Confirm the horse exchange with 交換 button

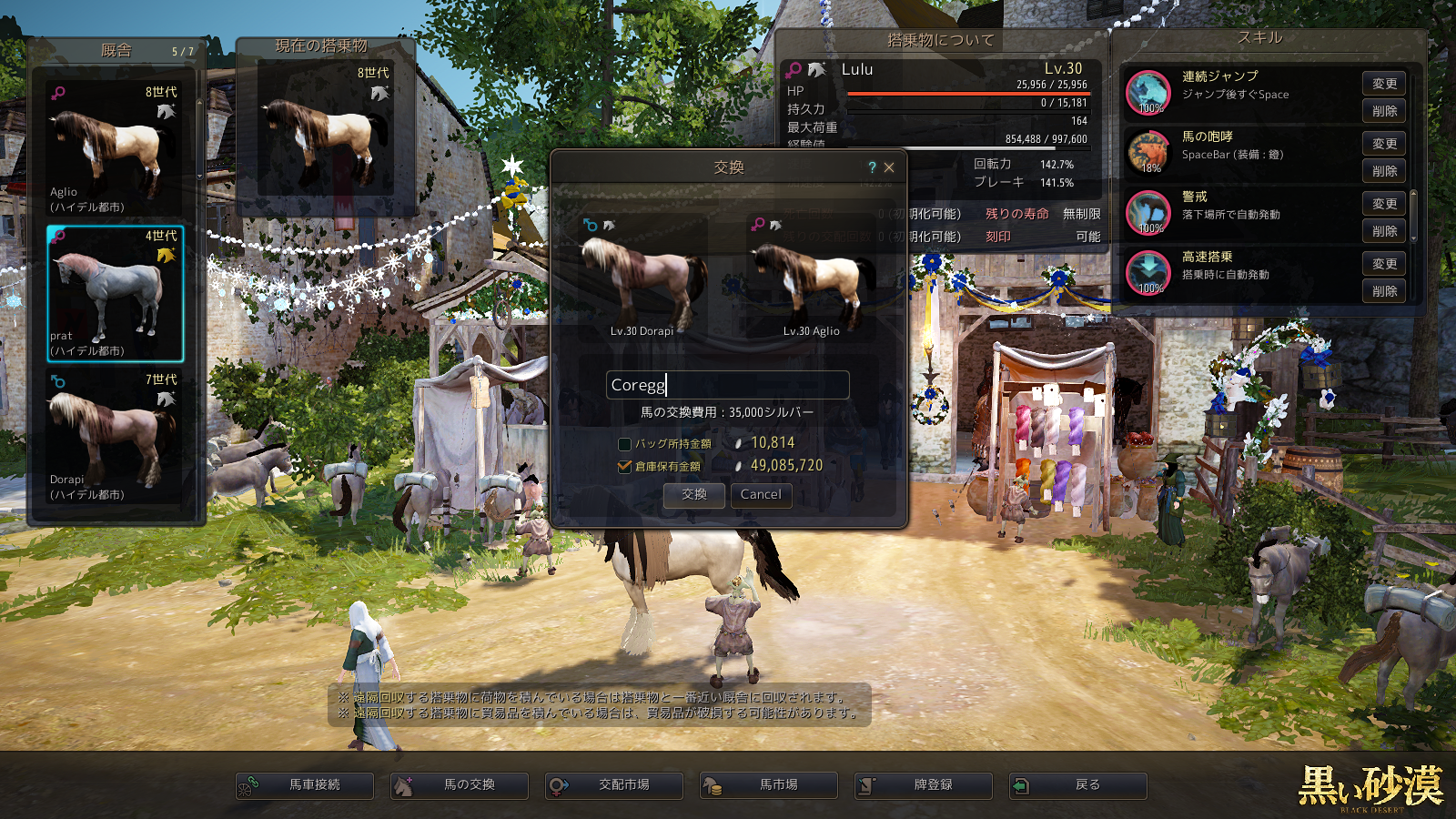(694, 495)
